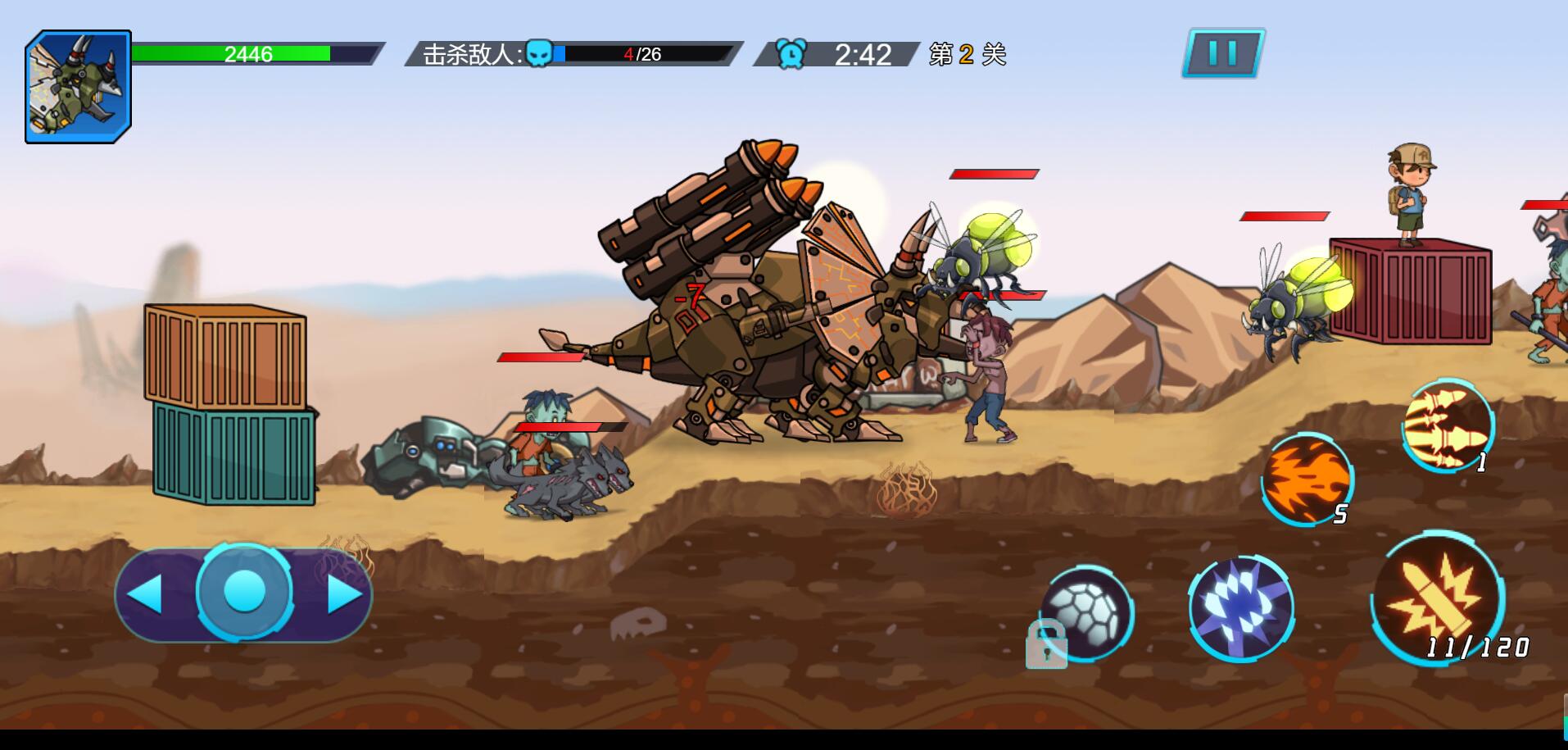Tap the center joystick knob
The width and height of the screenshot is (1568, 750).
[244, 590]
